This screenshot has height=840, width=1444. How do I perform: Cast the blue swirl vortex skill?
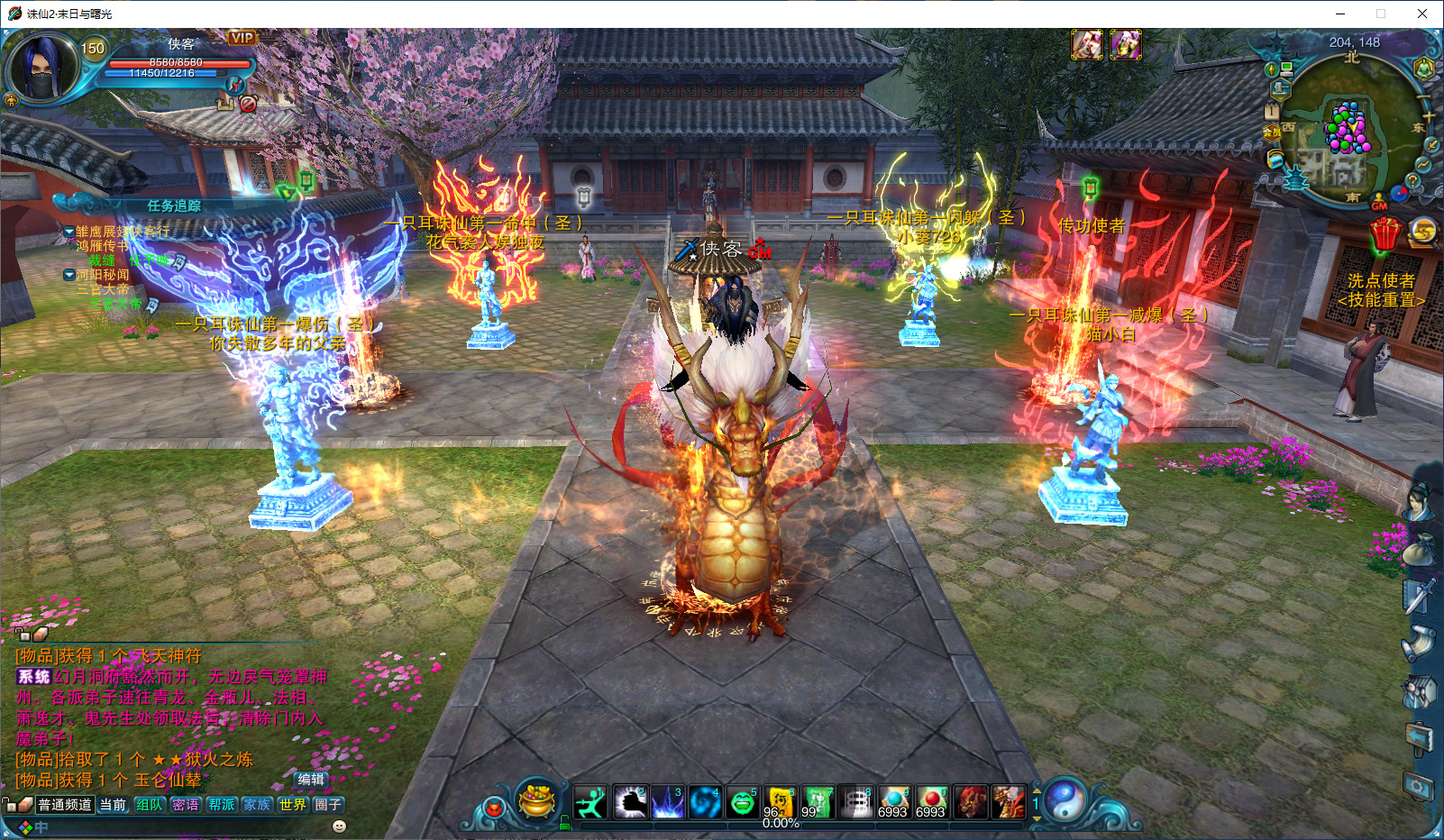pyautogui.click(x=705, y=802)
